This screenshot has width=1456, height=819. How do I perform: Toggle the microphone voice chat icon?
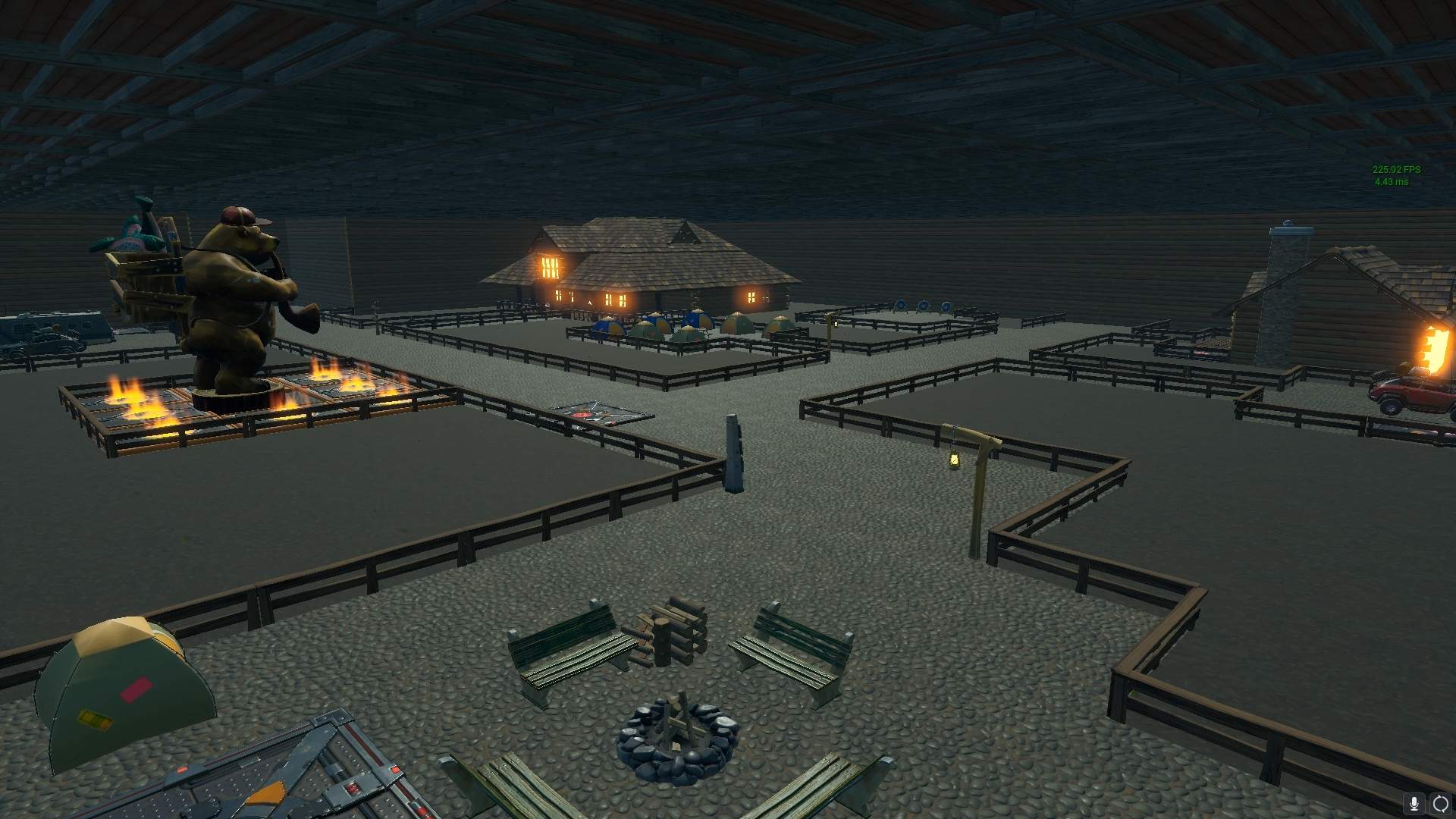(x=1414, y=804)
